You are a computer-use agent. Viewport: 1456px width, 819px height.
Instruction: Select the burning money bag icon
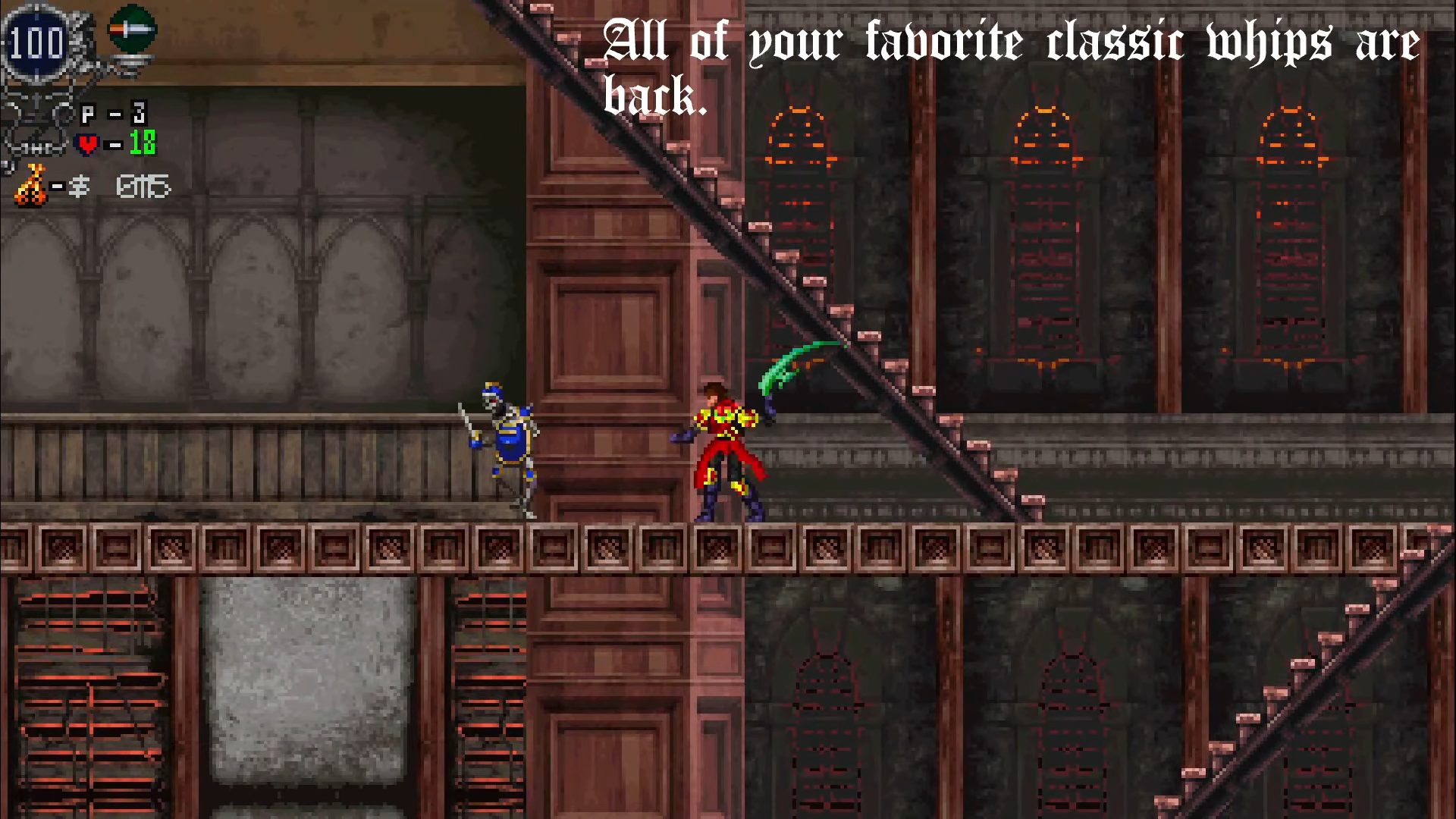32,184
